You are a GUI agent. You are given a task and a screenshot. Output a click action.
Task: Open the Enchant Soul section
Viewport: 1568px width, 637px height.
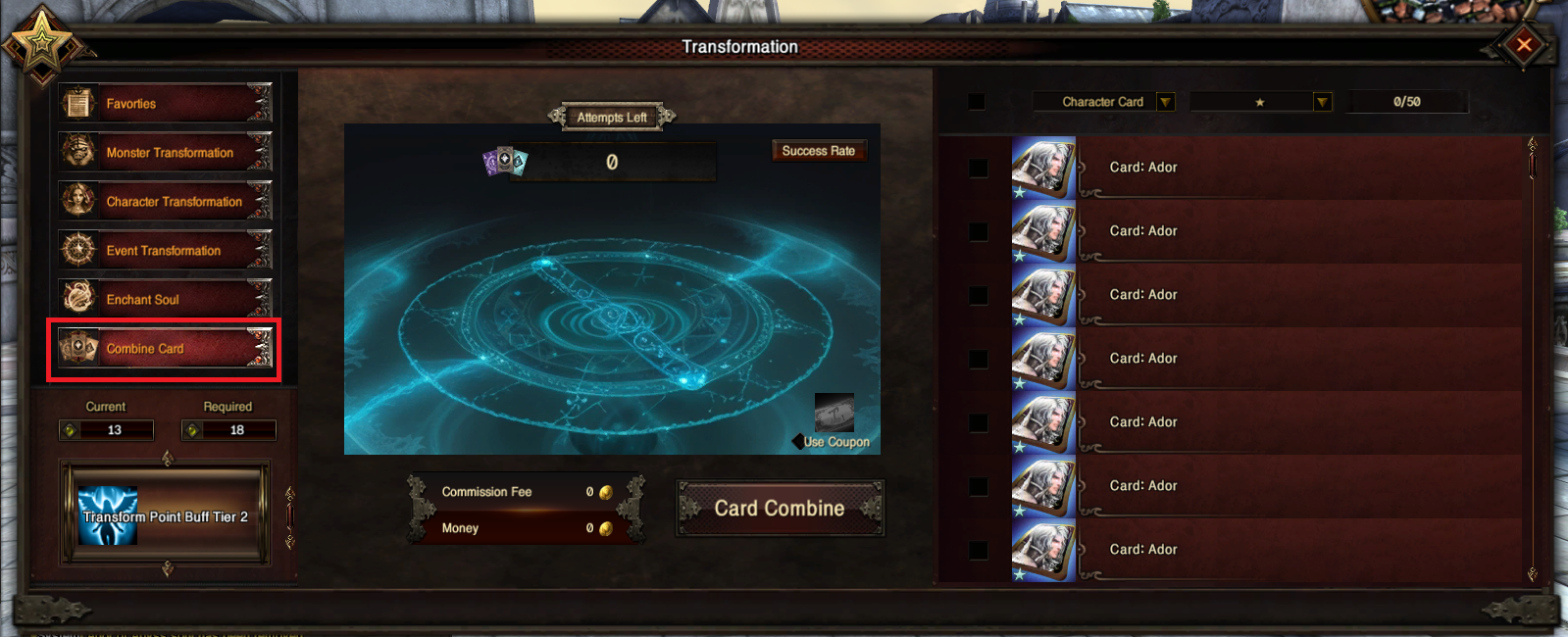click(164, 300)
